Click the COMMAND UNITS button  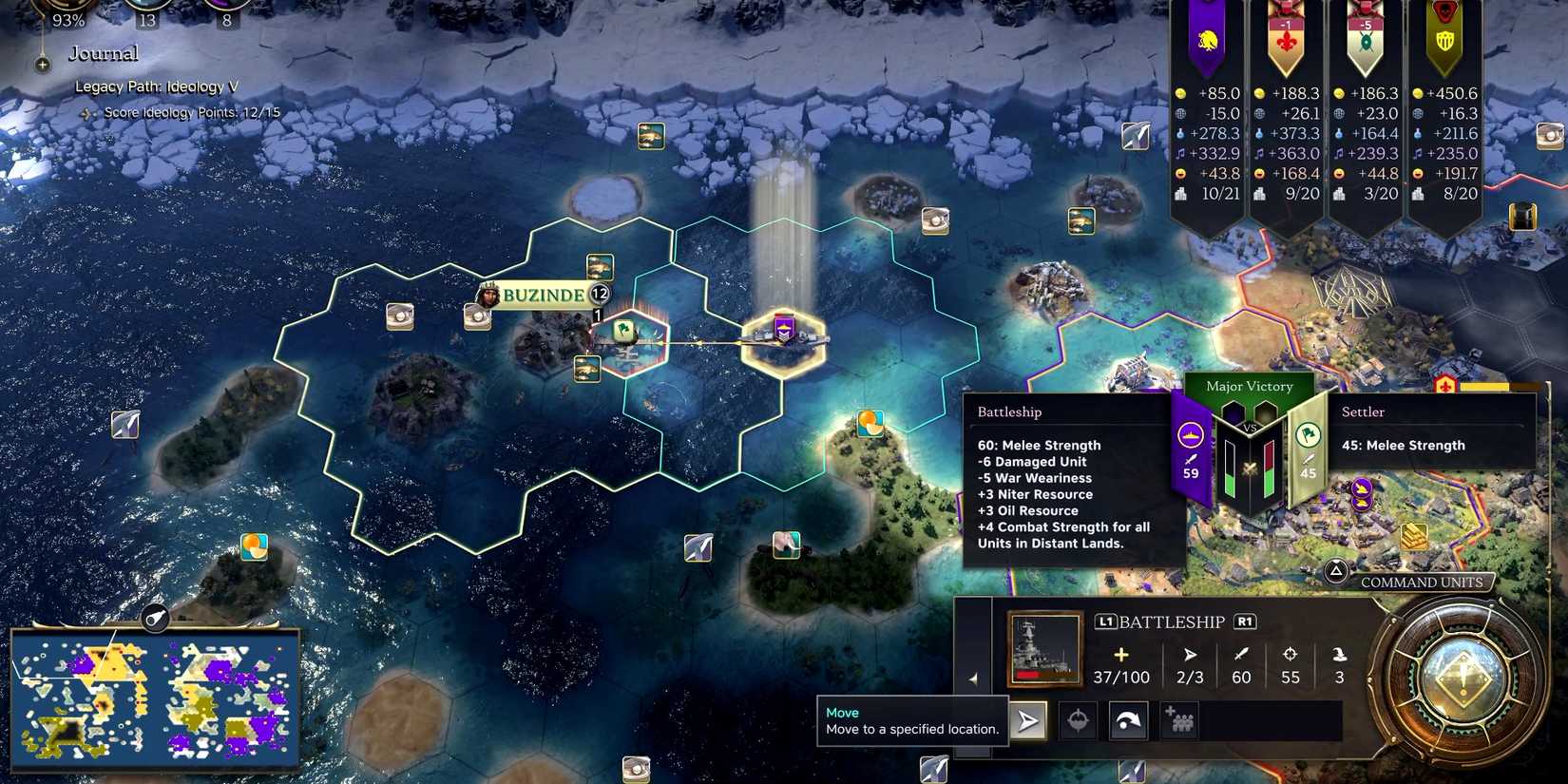point(1423,582)
